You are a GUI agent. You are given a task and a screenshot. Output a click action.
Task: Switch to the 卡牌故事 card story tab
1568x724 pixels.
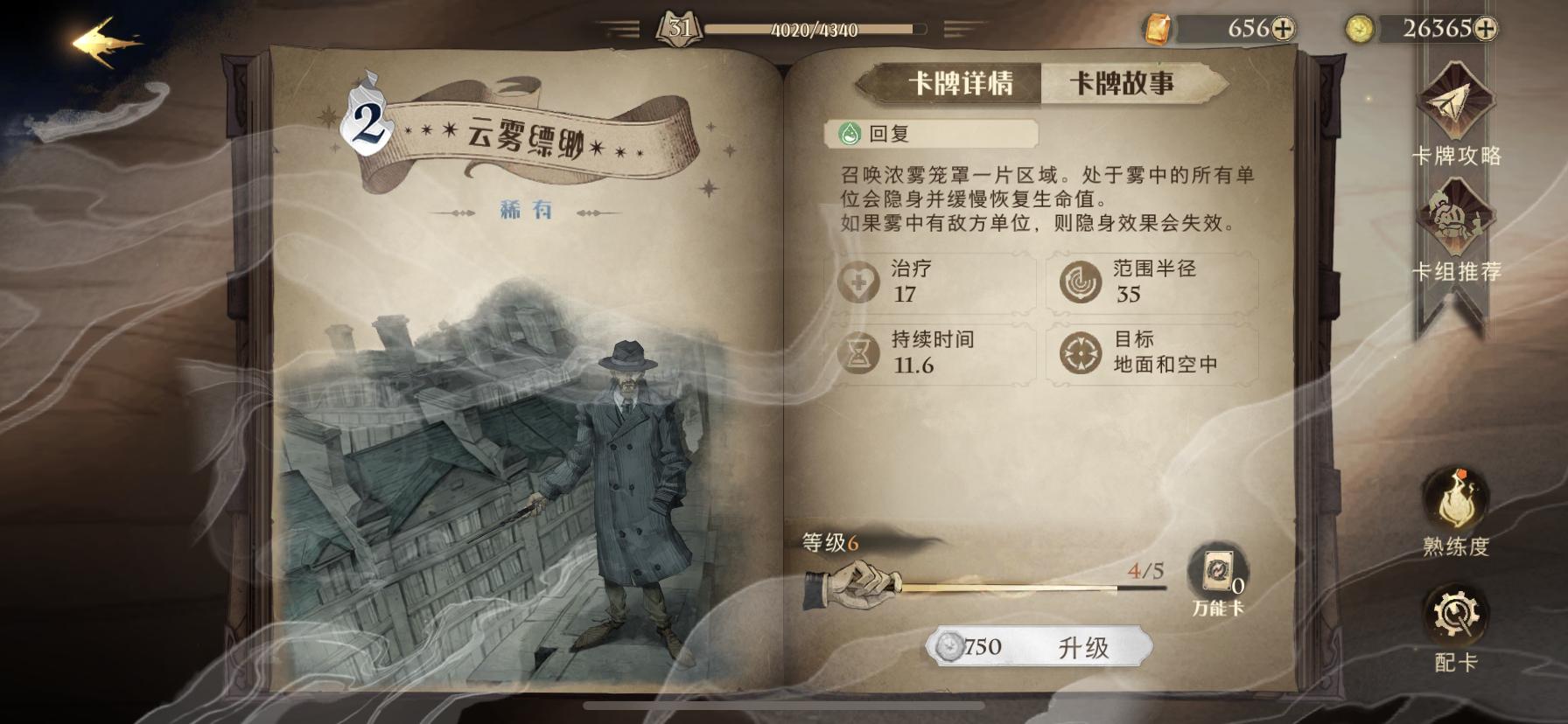coord(1121,82)
